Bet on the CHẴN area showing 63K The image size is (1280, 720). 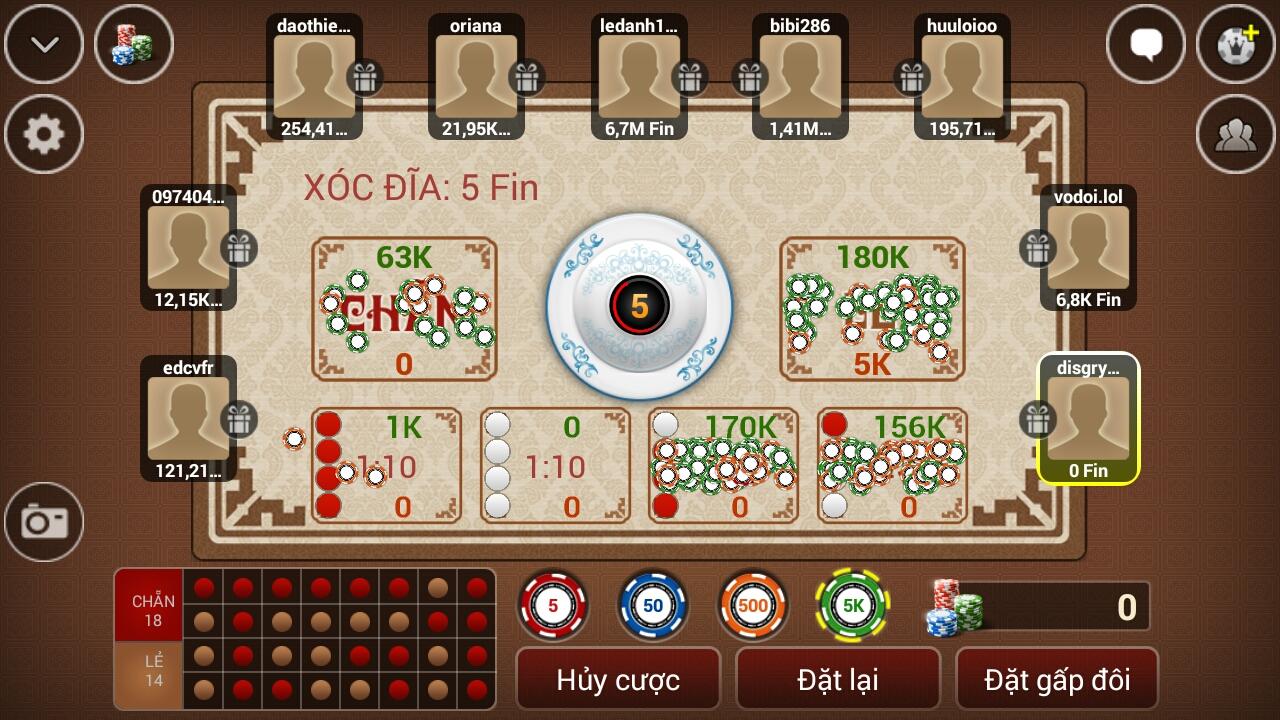pyautogui.click(x=404, y=308)
